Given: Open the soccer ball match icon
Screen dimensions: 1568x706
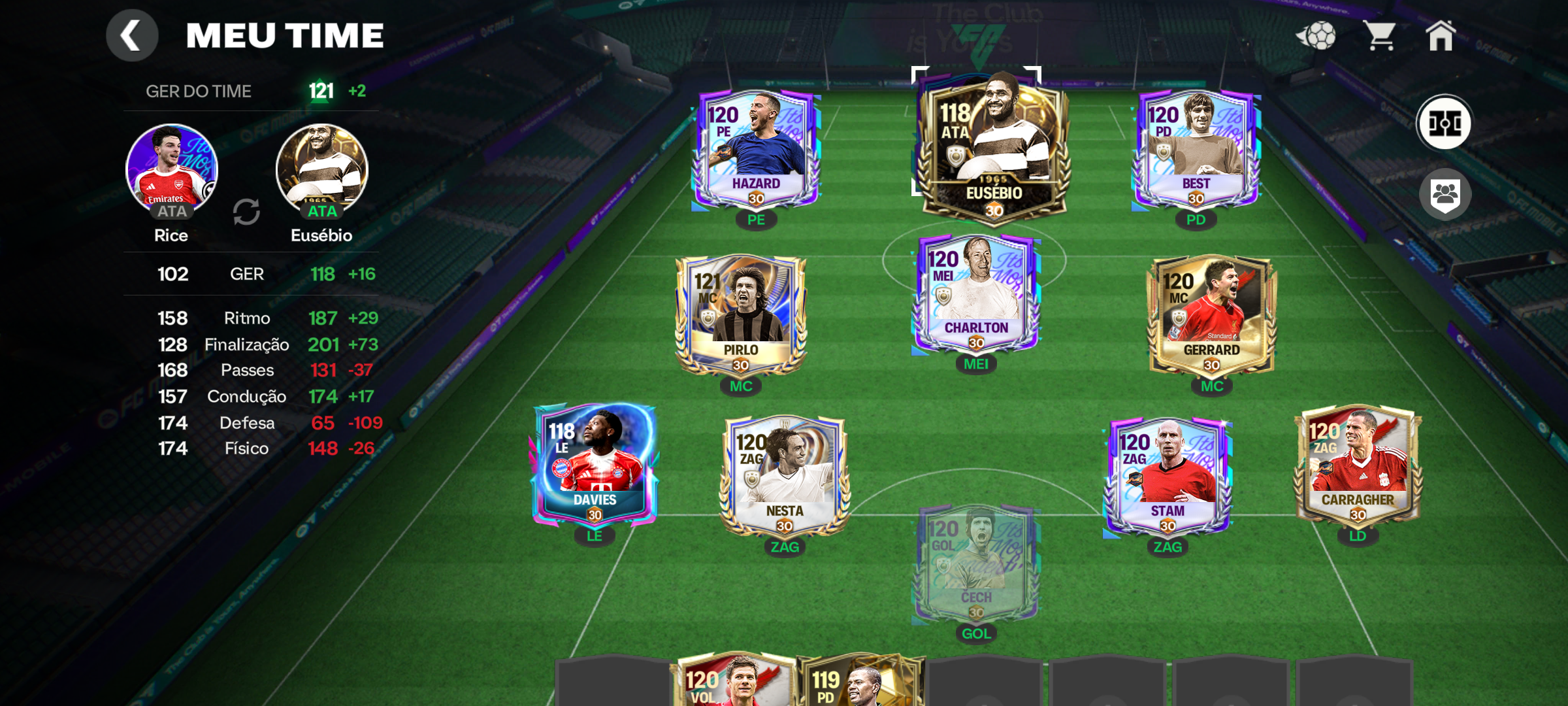Looking at the screenshot, I should [1316, 35].
